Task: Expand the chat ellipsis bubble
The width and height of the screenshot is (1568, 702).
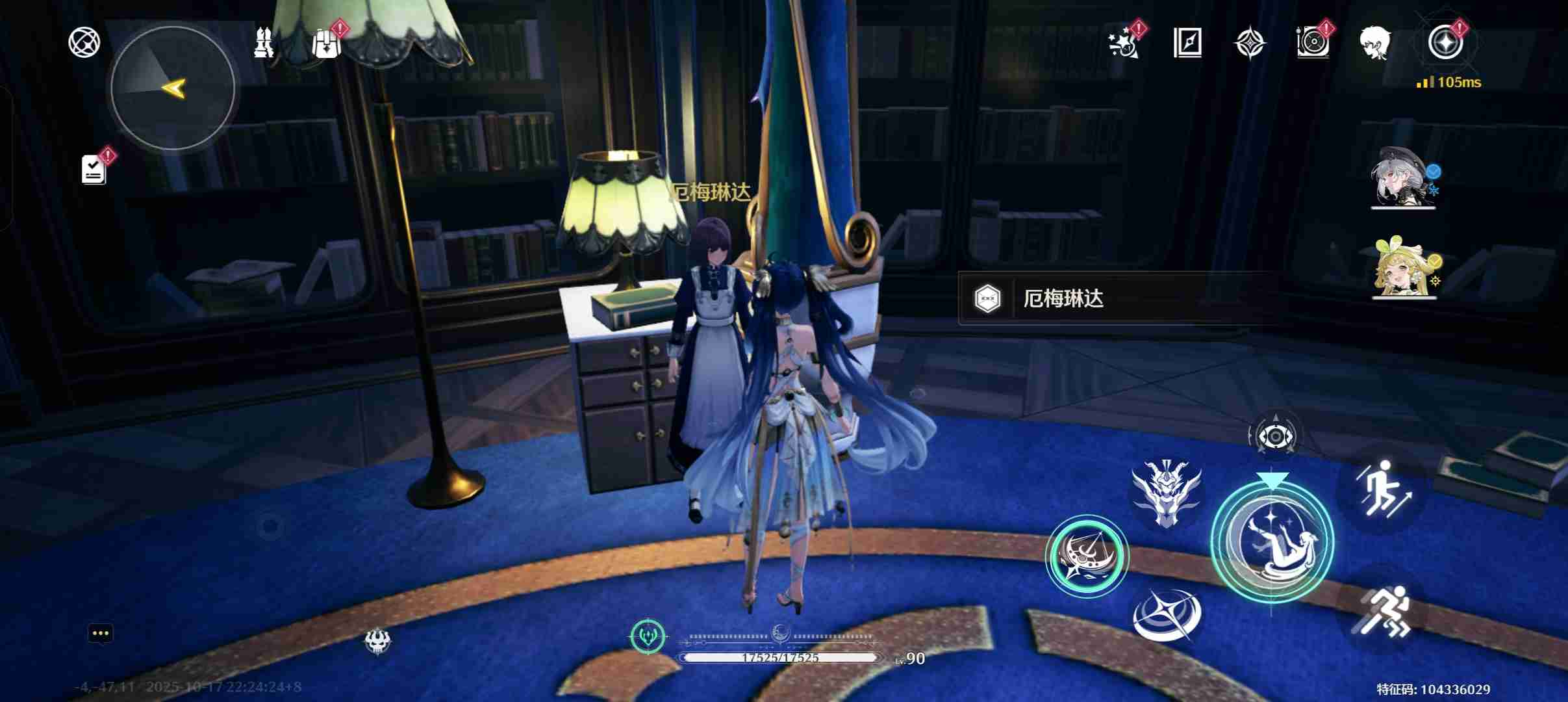Action: click(101, 632)
